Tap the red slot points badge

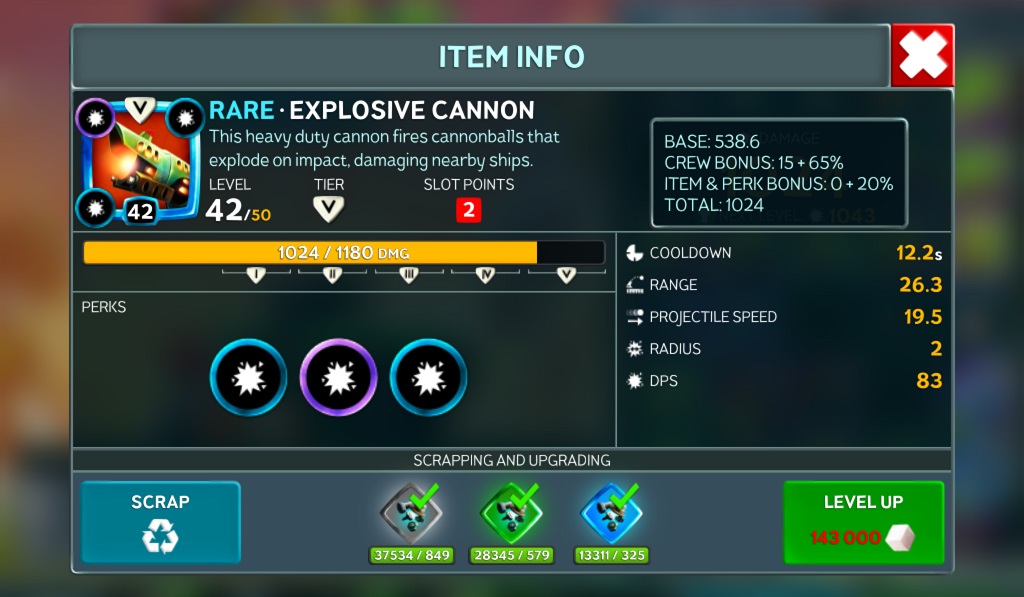[468, 210]
